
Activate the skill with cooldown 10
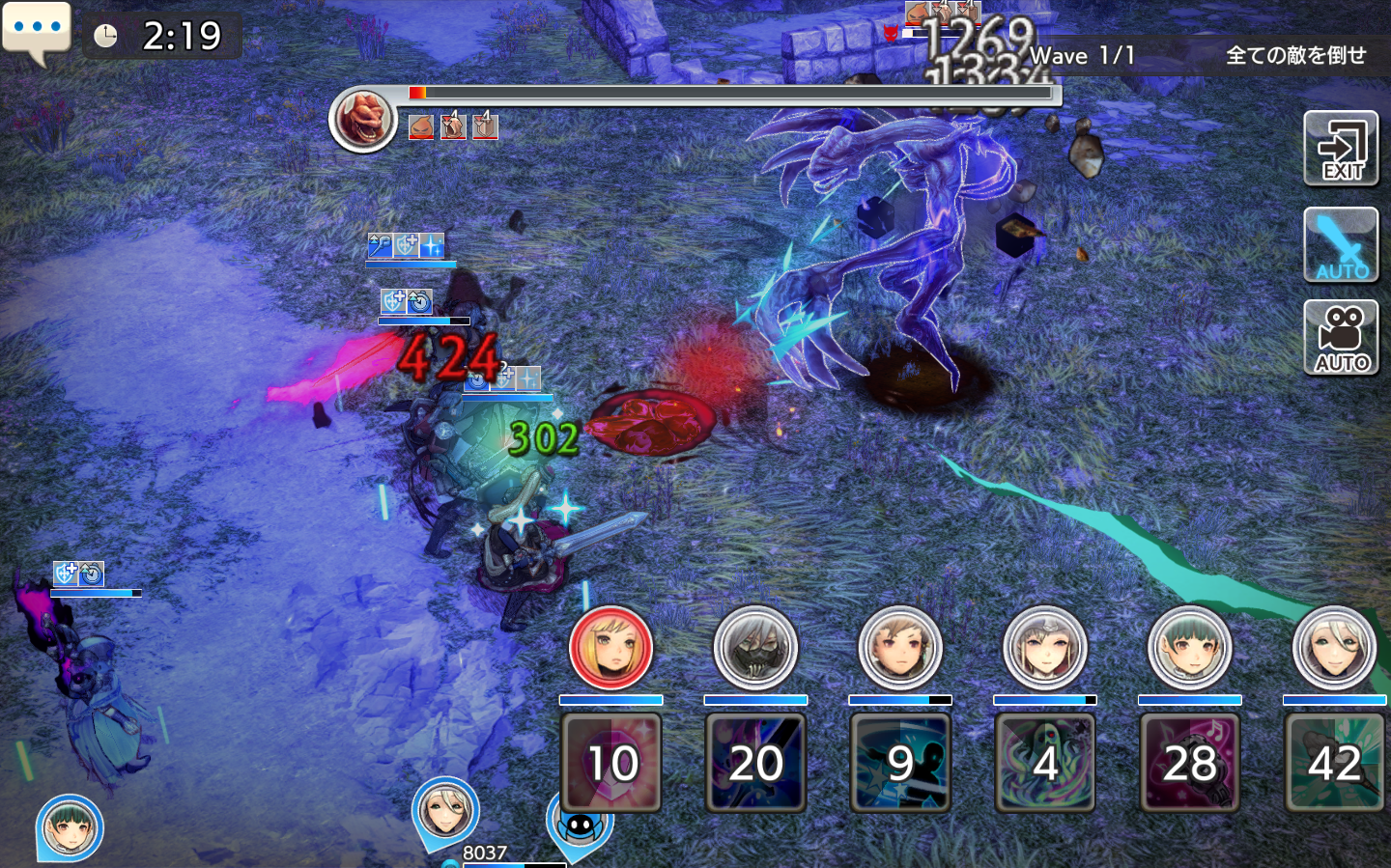coord(610,763)
